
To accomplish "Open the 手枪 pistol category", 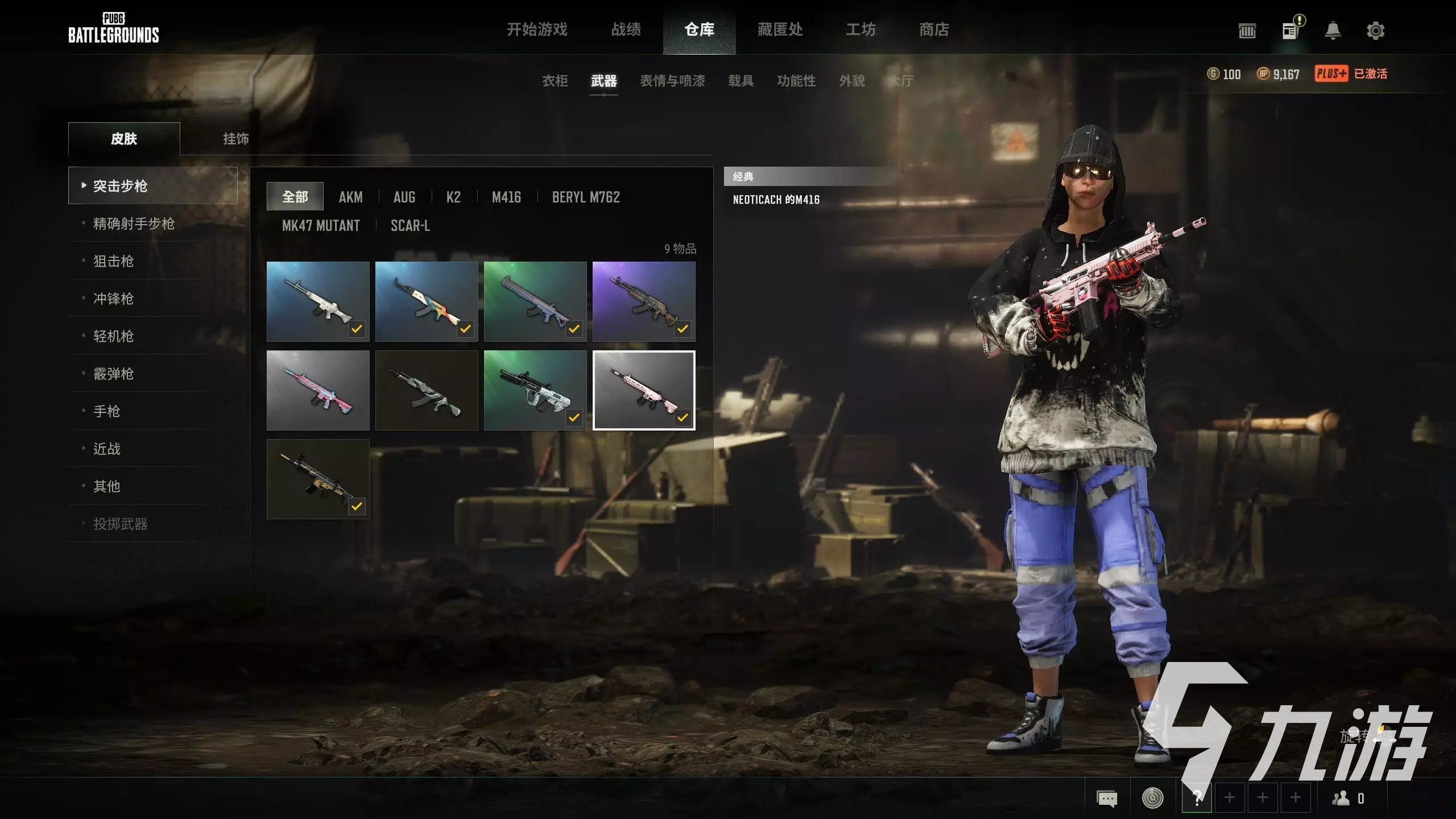I will point(106,411).
